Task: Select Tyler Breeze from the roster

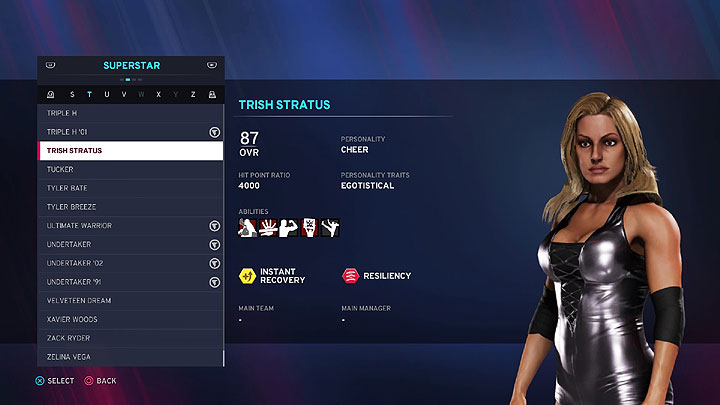Action: pos(130,207)
